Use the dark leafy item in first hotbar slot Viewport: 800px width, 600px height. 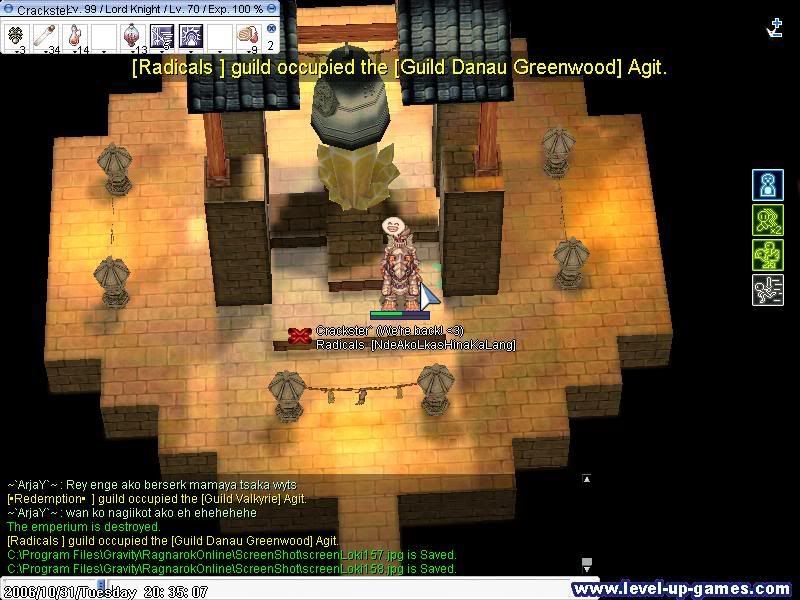click(16, 36)
